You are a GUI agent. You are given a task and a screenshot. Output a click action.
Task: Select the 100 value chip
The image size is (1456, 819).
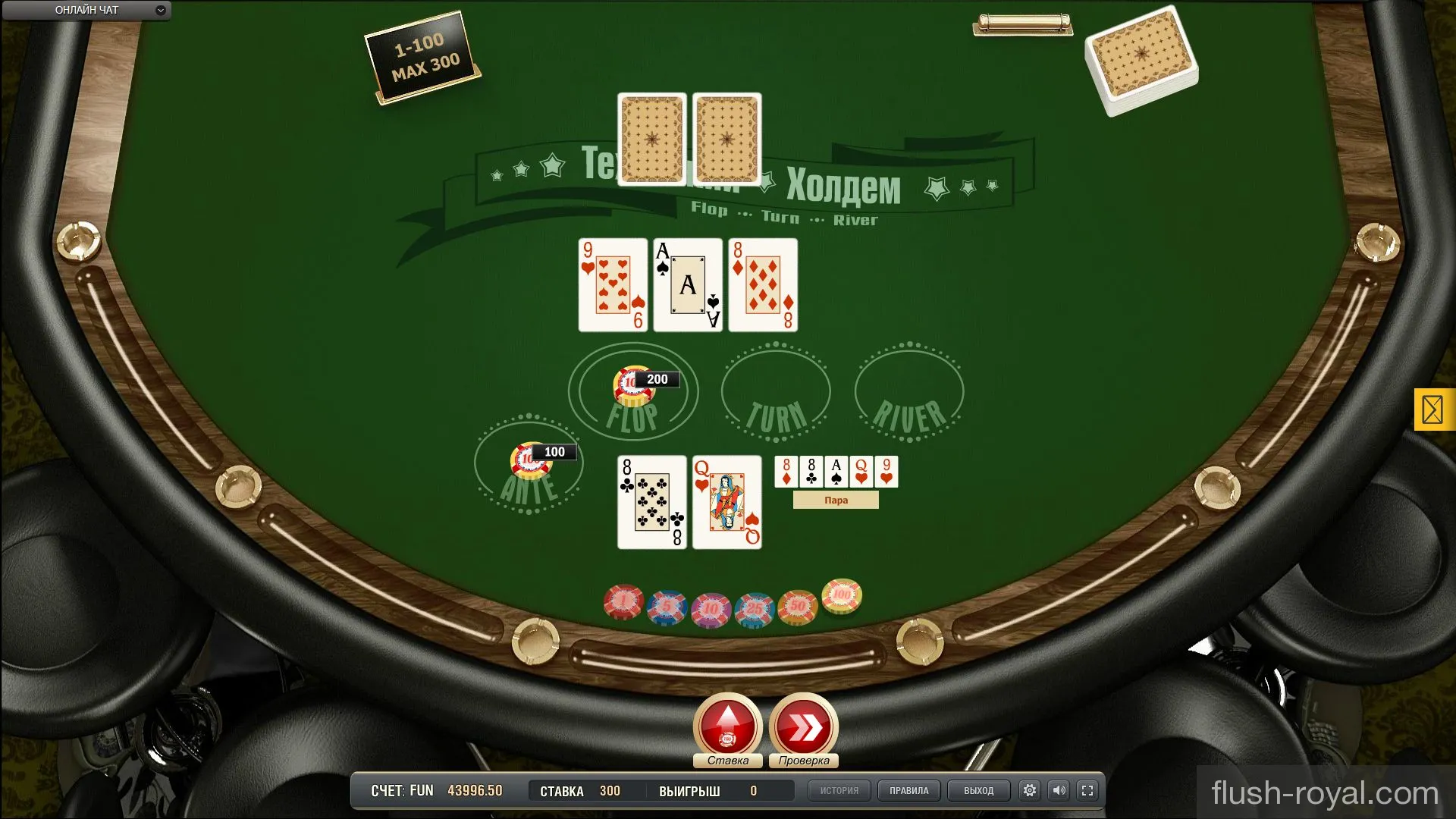pos(842,596)
